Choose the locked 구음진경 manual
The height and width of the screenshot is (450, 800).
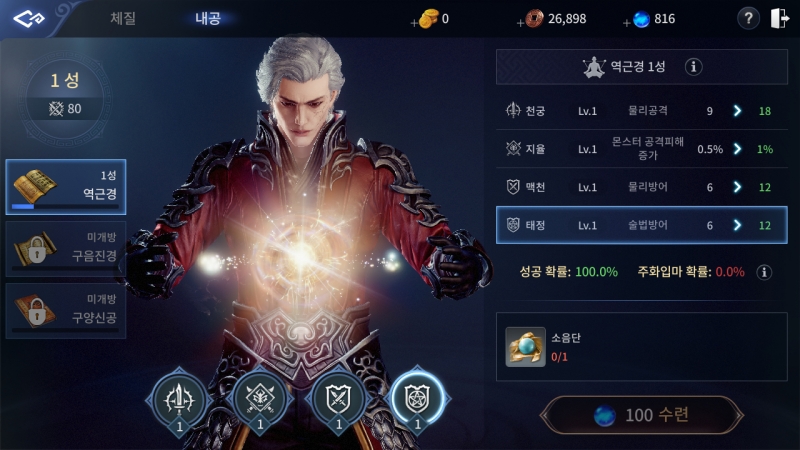66,248
